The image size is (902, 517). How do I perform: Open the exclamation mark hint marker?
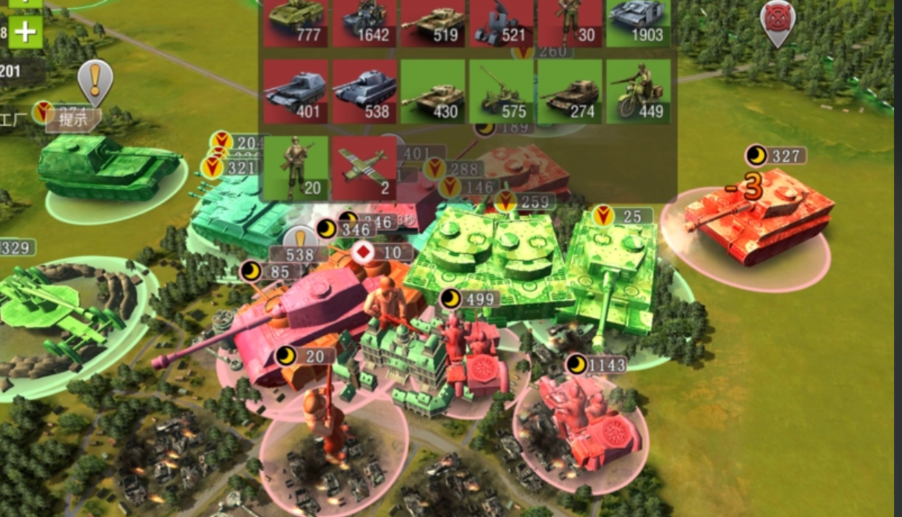click(95, 80)
